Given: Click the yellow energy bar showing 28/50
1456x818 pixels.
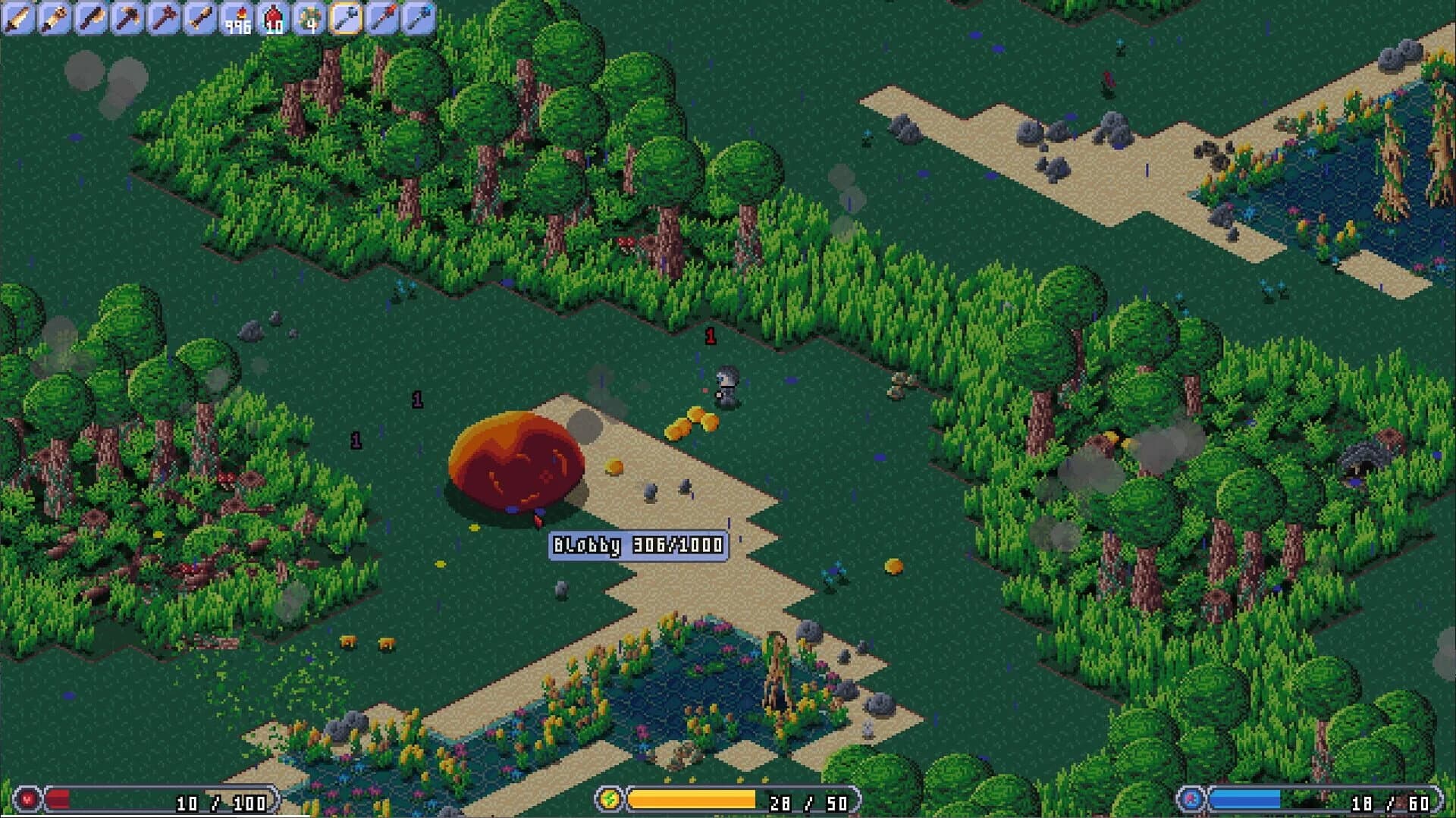Looking at the screenshot, I should click(x=690, y=798).
